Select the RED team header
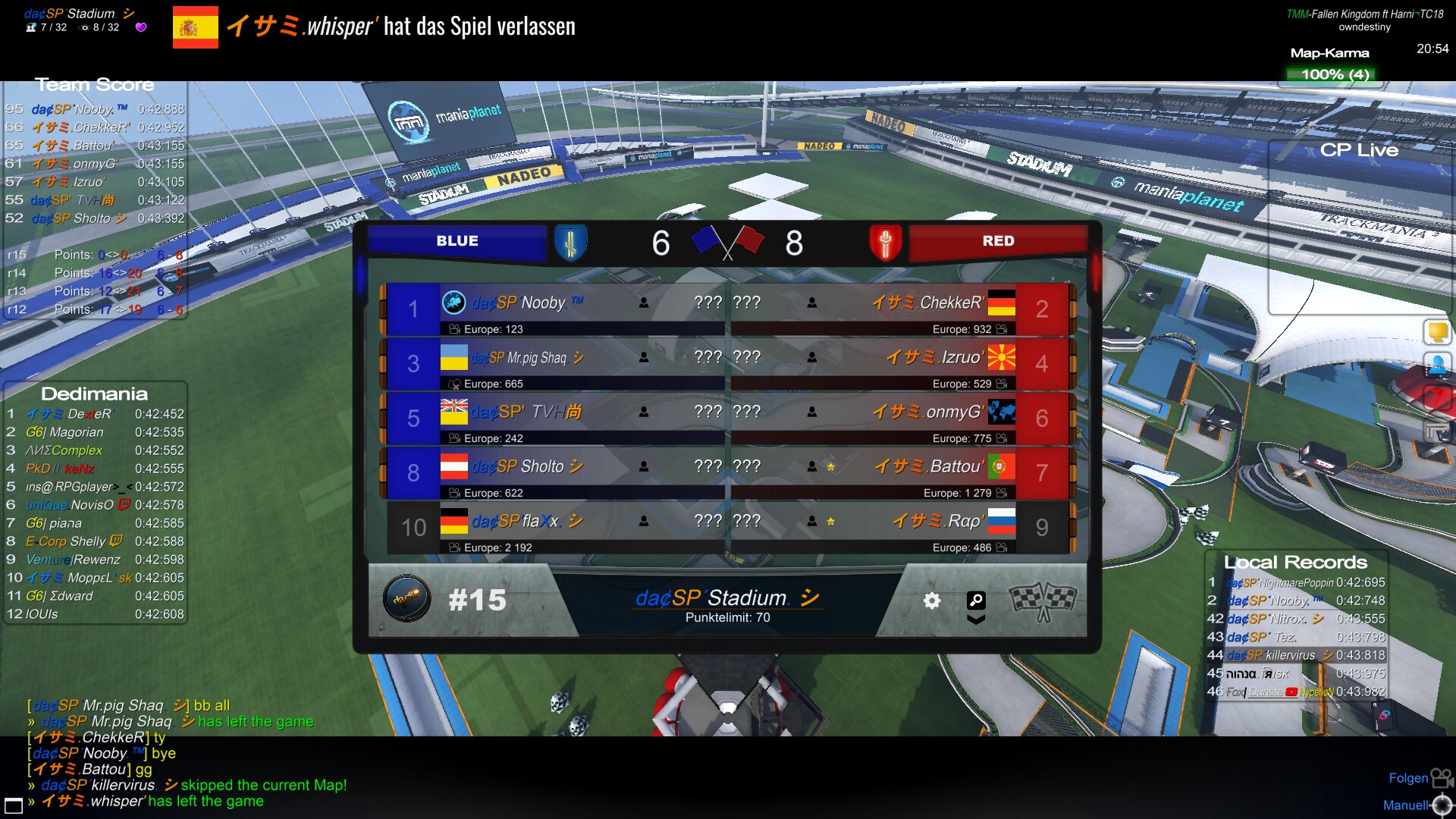 point(997,241)
